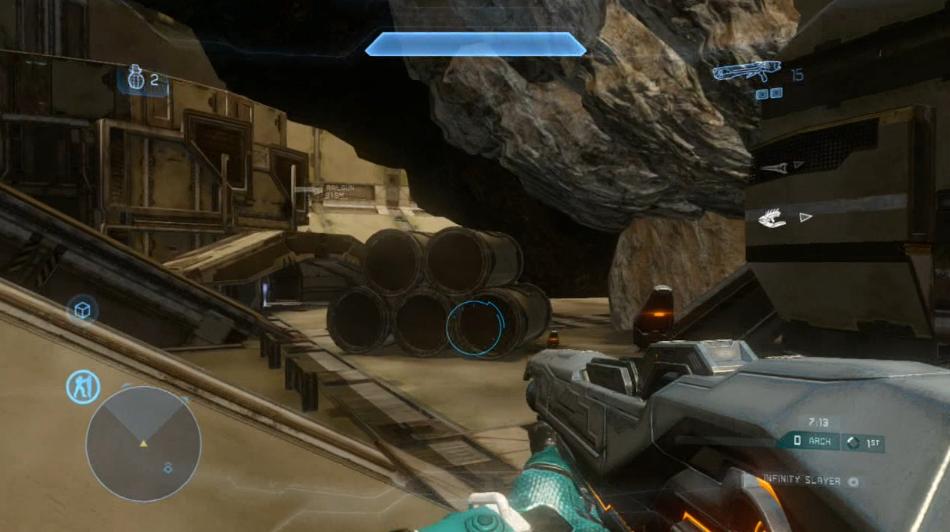
Task: Select the frag grenade icon
Action: point(136,78)
